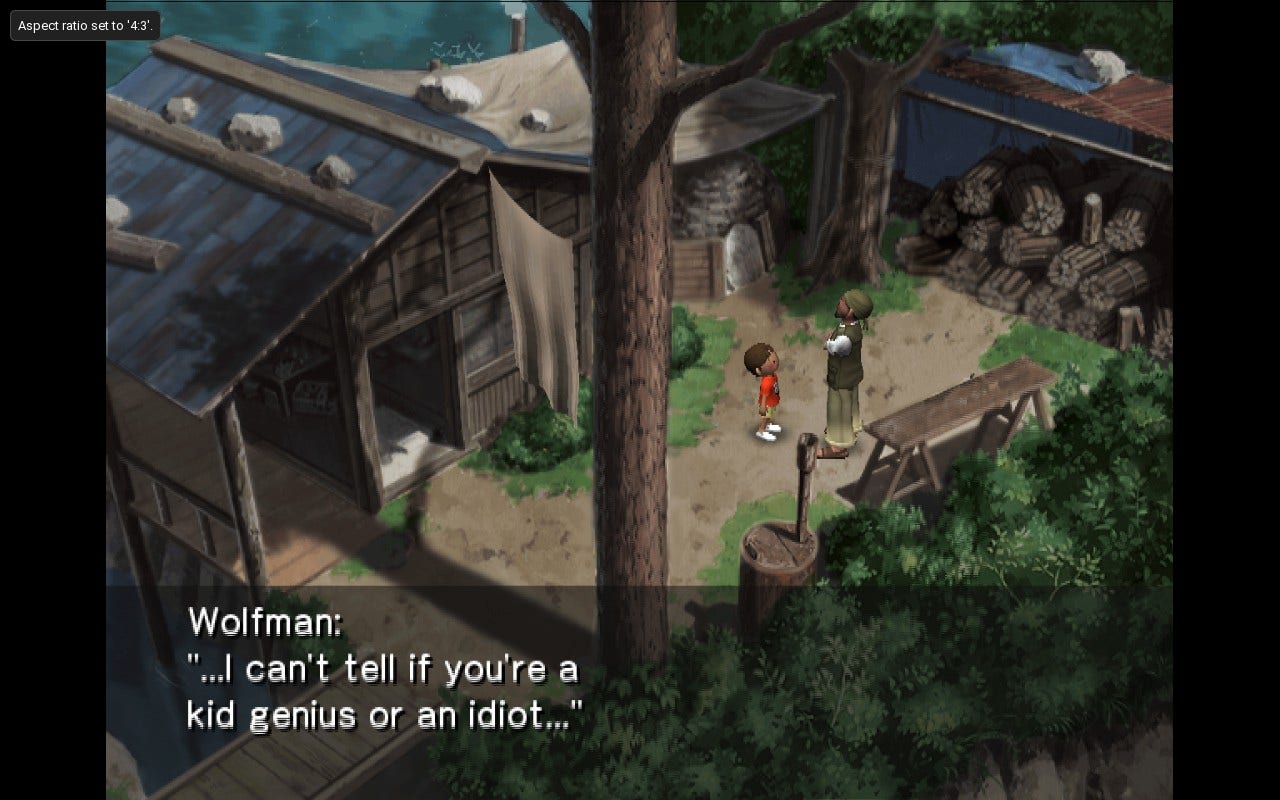
Task: Select the large tree trunk in the foreground
Action: click(630, 300)
